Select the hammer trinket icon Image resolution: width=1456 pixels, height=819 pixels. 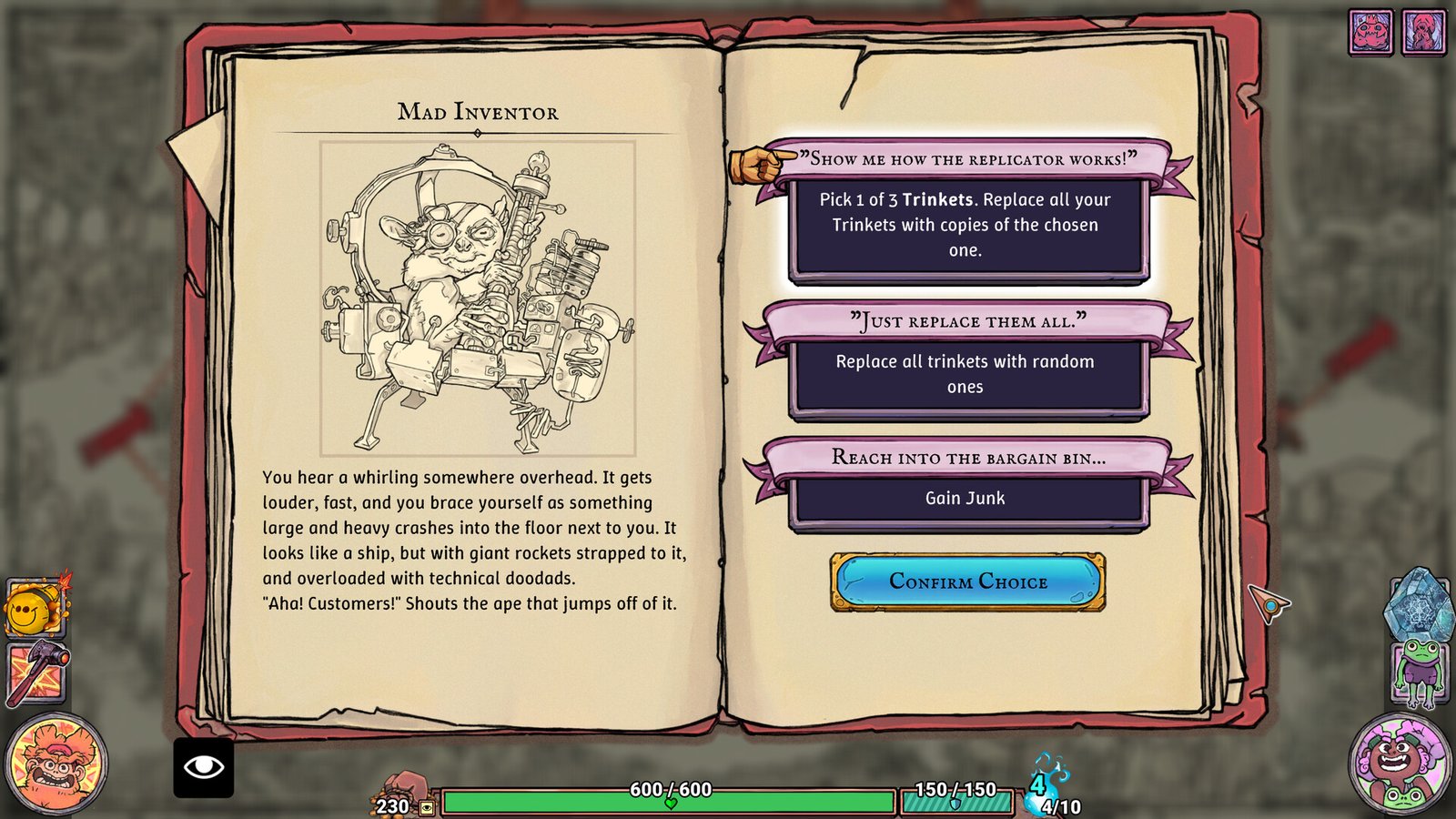(35, 673)
